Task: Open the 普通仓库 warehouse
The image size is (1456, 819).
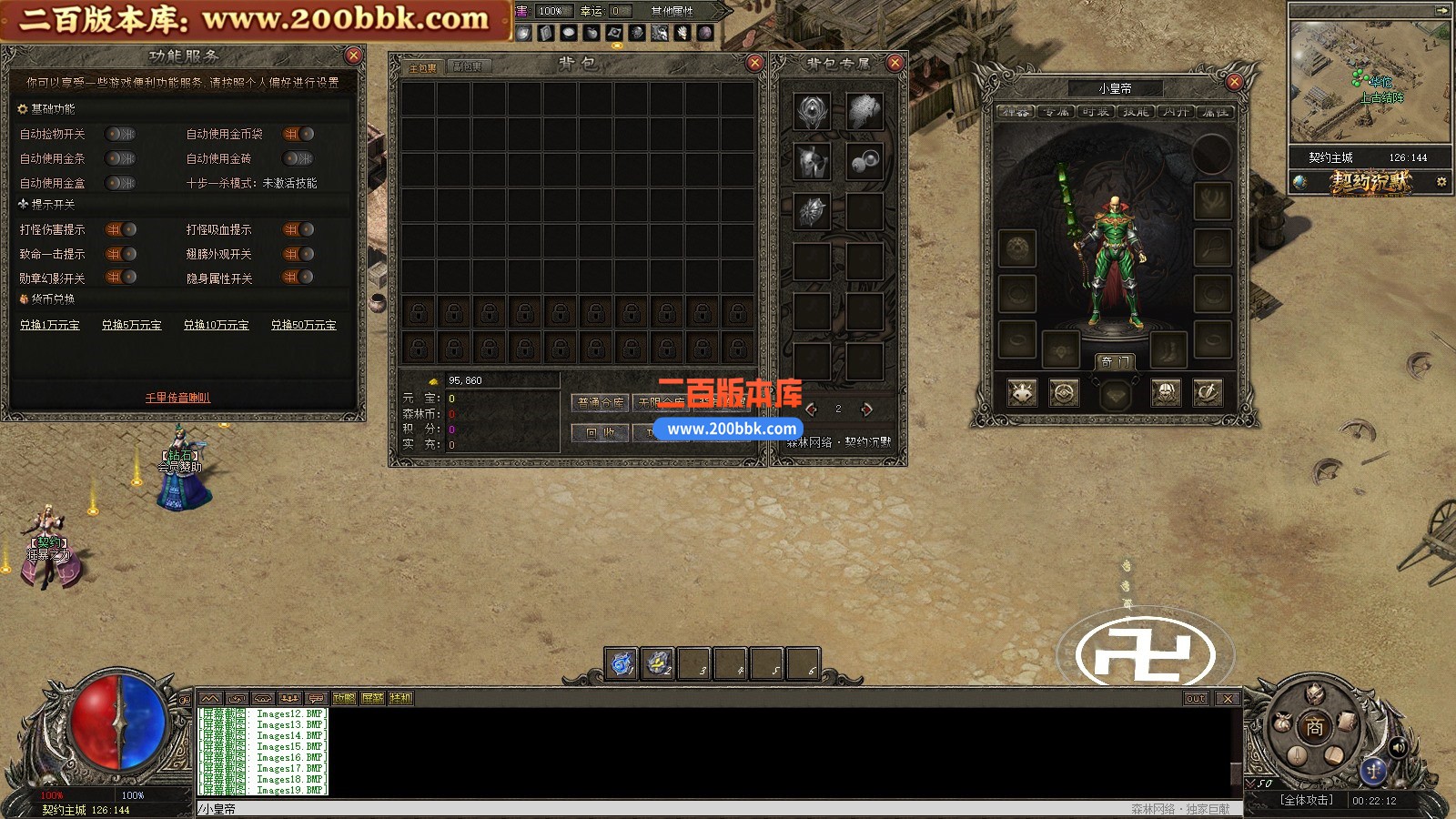Action: point(601,402)
